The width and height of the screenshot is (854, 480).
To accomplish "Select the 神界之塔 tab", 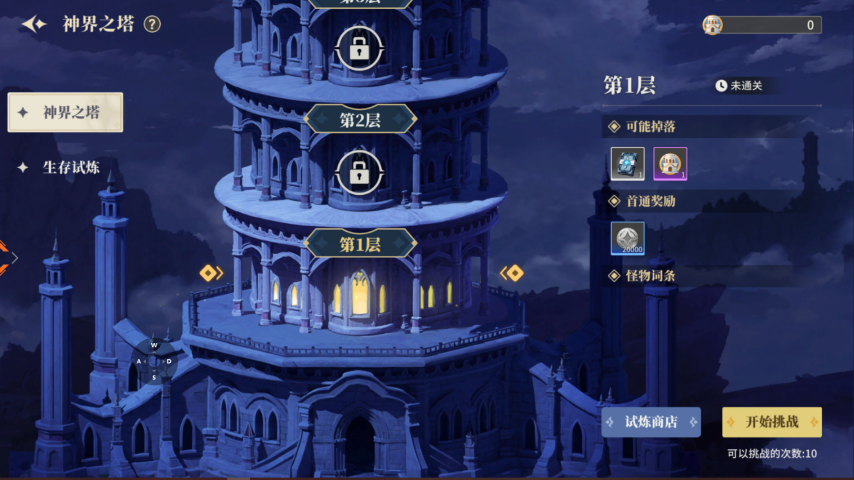I will [66, 112].
